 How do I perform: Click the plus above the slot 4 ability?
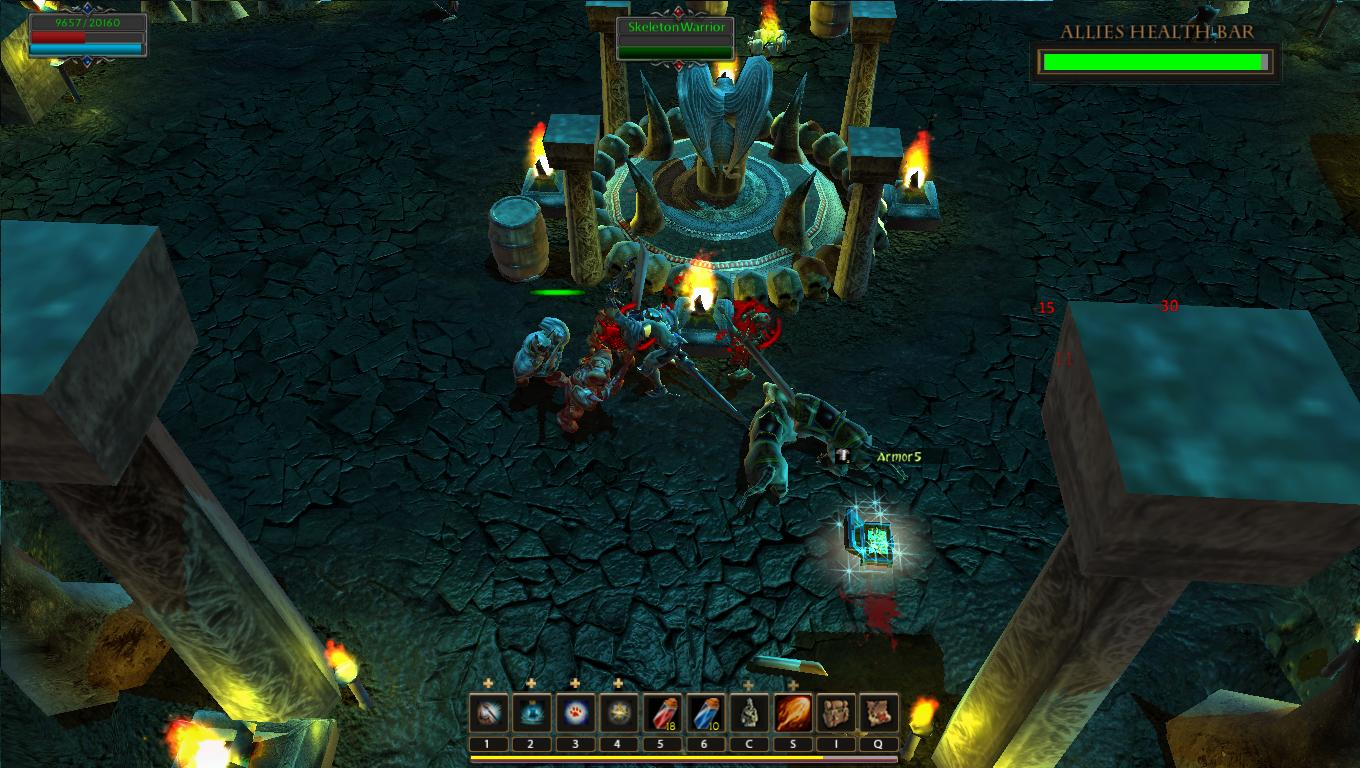[x=618, y=684]
